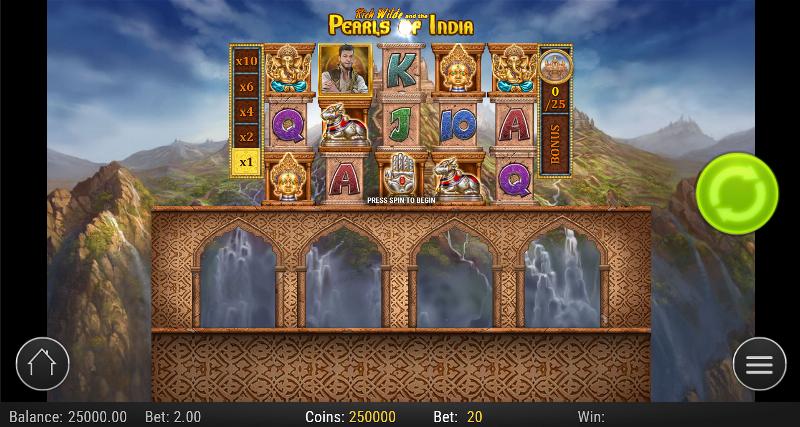Viewport: 800px width, 427px height.
Task: Open the hamburger menu
Action: [x=759, y=364]
